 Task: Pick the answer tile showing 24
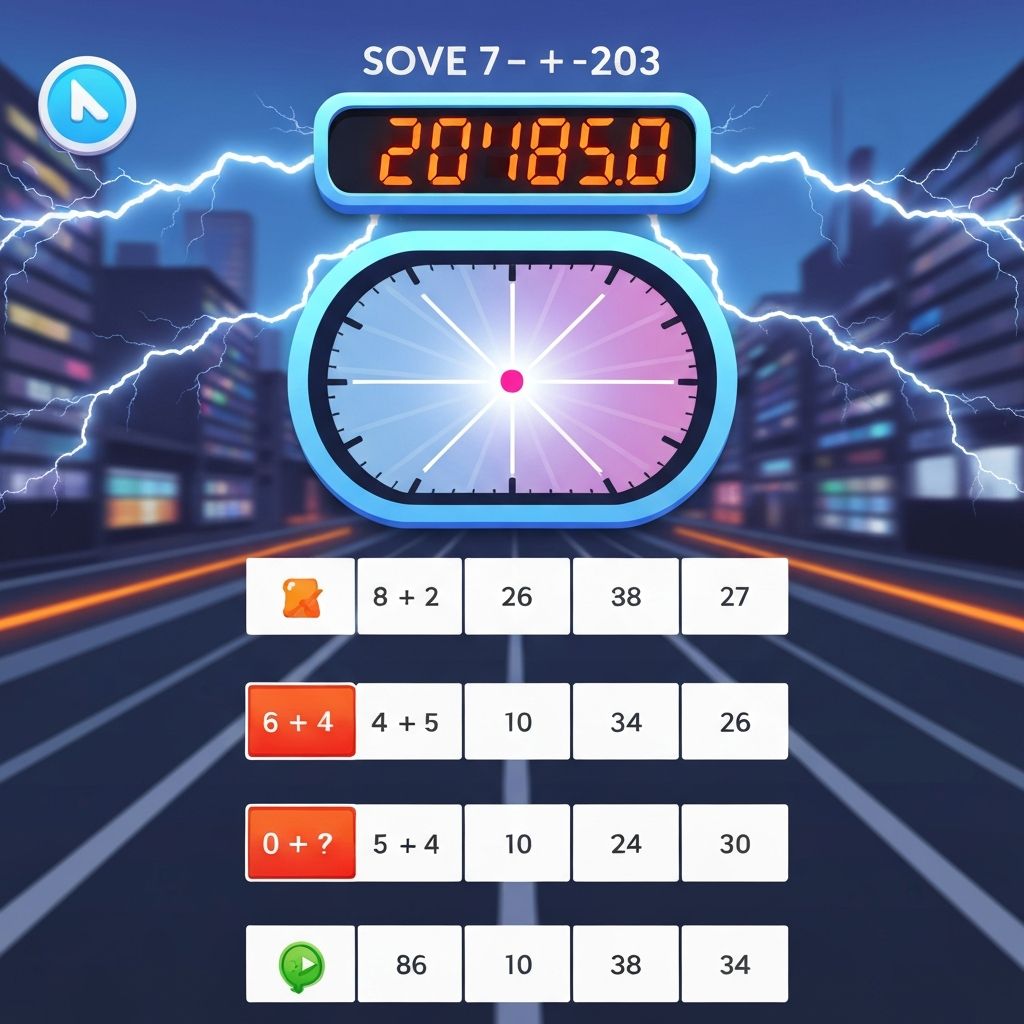point(626,843)
